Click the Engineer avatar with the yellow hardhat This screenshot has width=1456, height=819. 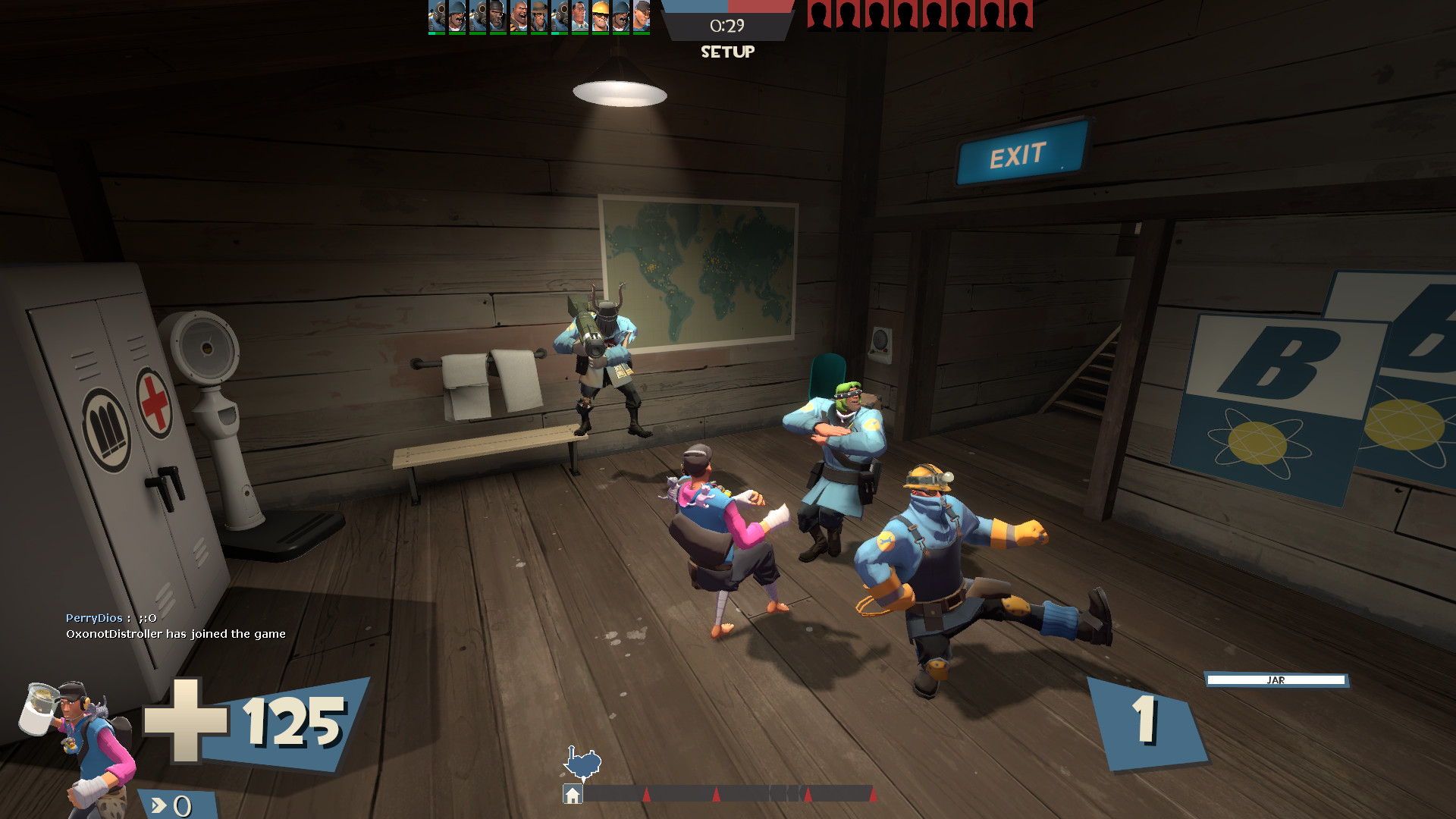[600, 17]
